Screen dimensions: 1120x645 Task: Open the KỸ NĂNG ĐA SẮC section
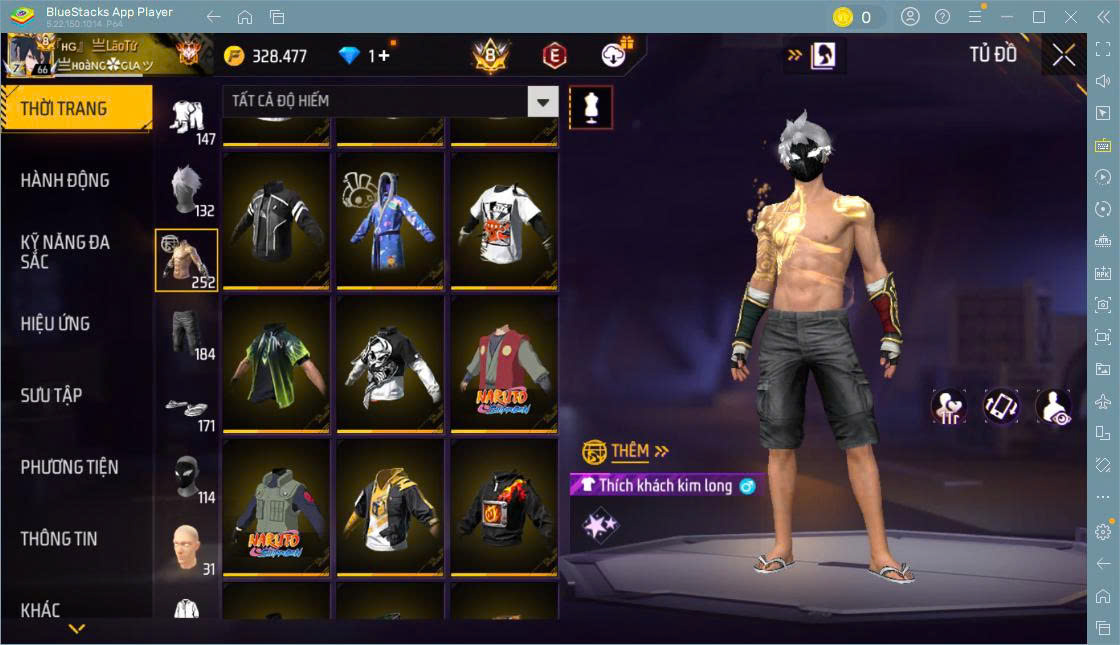(66, 252)
